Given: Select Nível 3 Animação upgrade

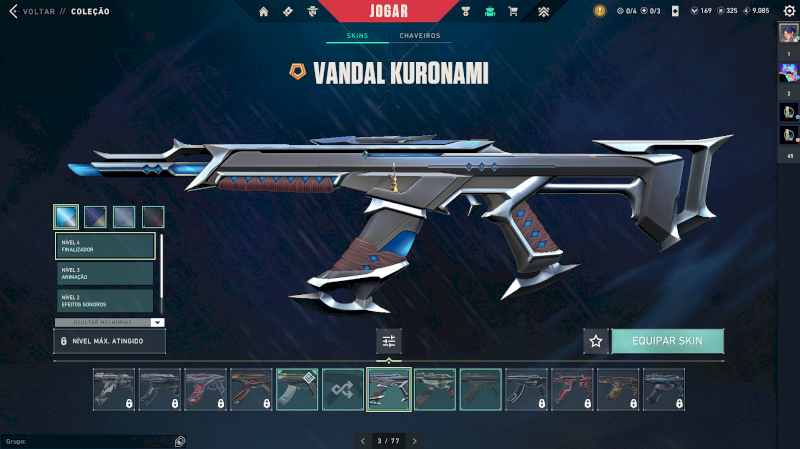Looking at the screenshot, I should point(105,273).
